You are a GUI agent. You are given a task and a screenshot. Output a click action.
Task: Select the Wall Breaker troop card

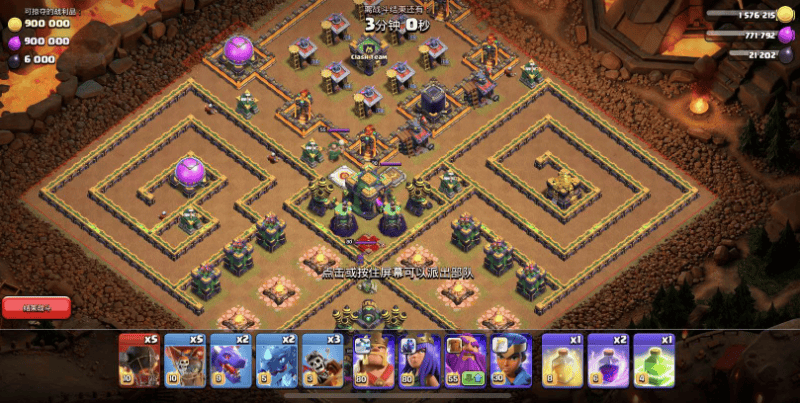pos(322,359)
